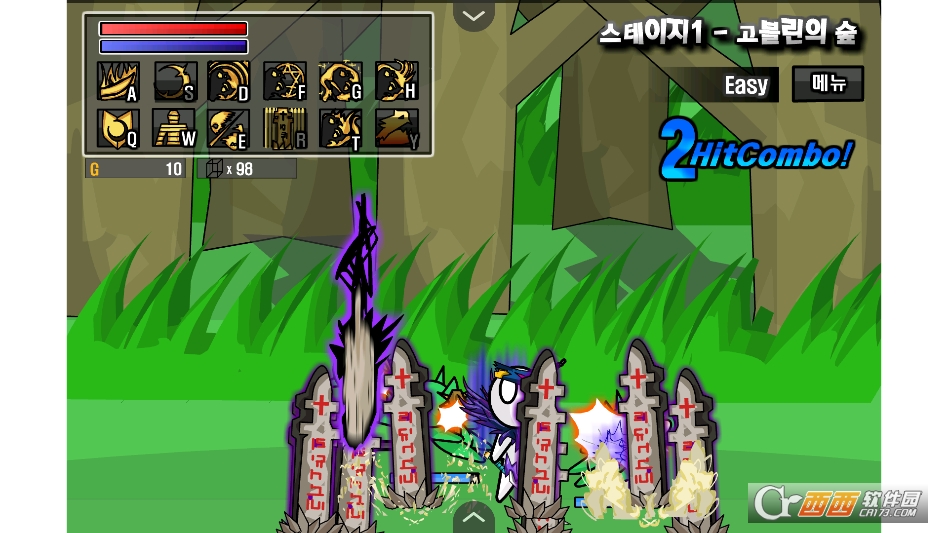Viewport: 948px width, 533px height.
Task: Trigger the skull skill labeled E
Action: click(x=229, y=128)
